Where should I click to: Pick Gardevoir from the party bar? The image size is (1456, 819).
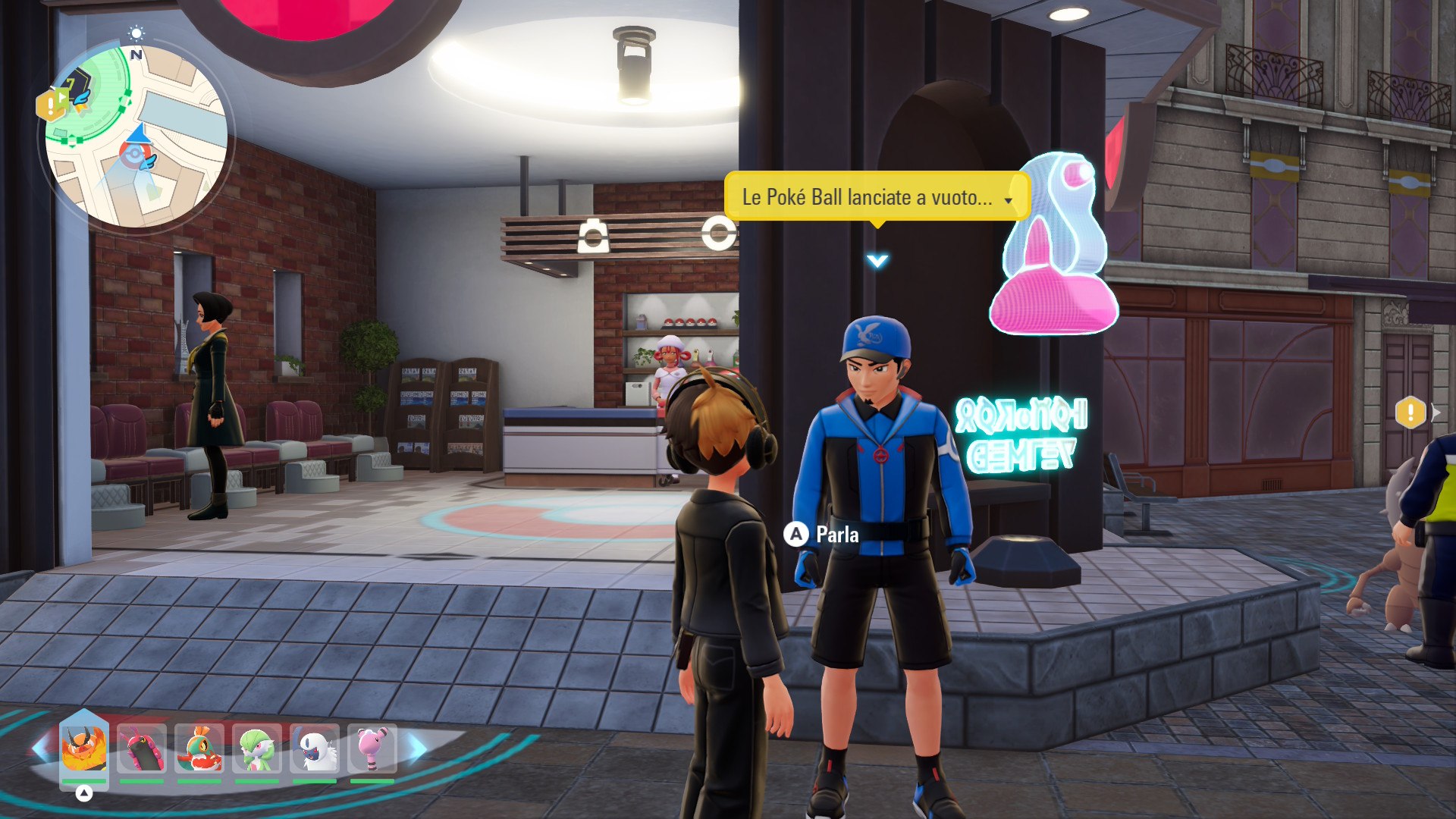coord(257,748)
